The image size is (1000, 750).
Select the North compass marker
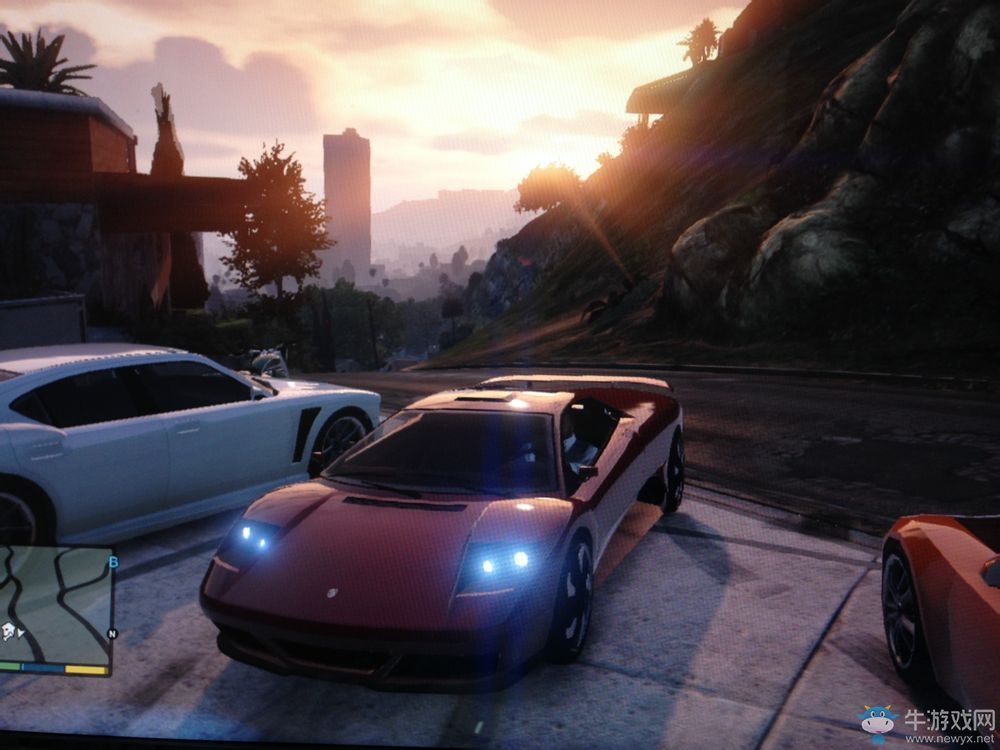(x=112, y=633)
